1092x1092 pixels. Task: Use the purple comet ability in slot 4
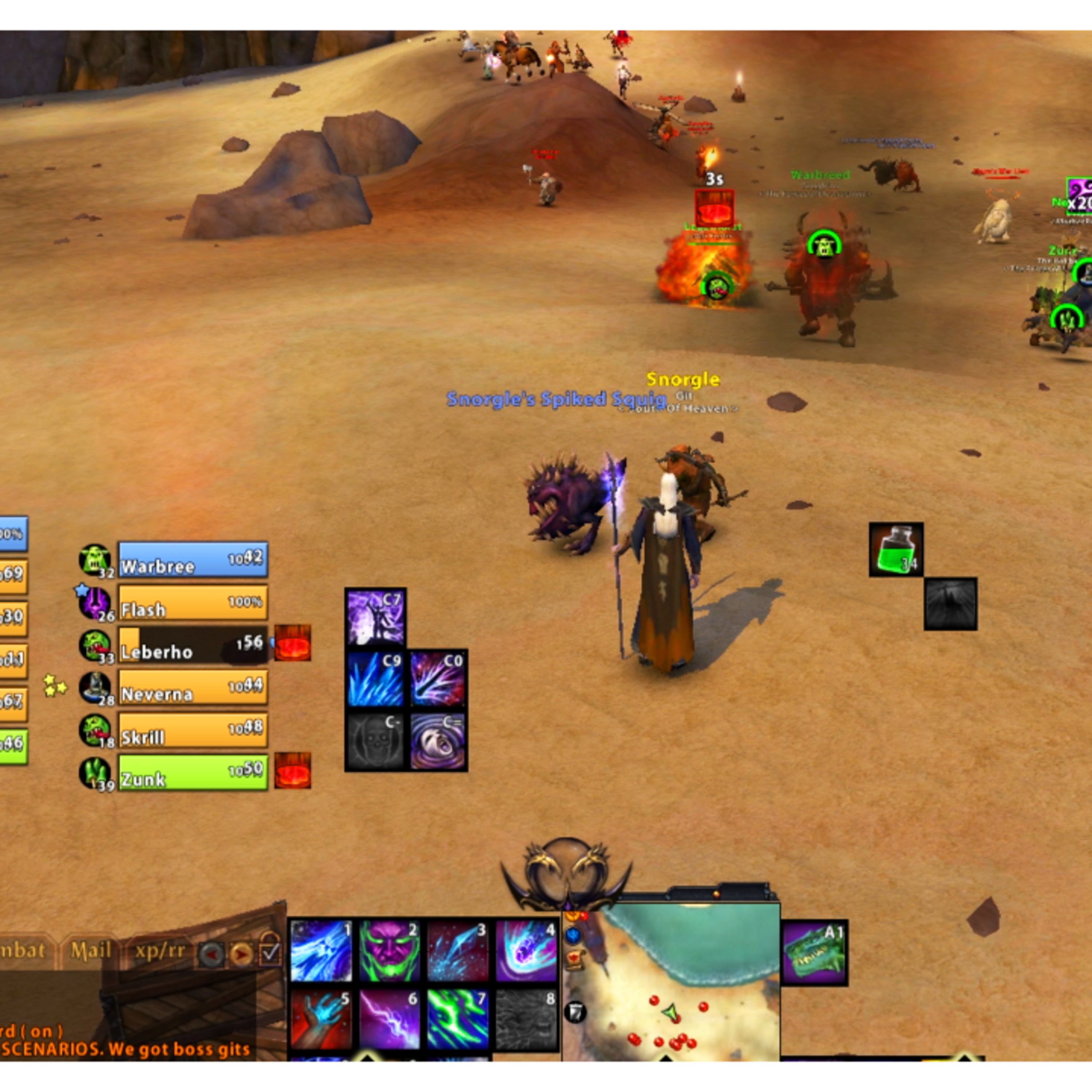click(x=526, y=951)
